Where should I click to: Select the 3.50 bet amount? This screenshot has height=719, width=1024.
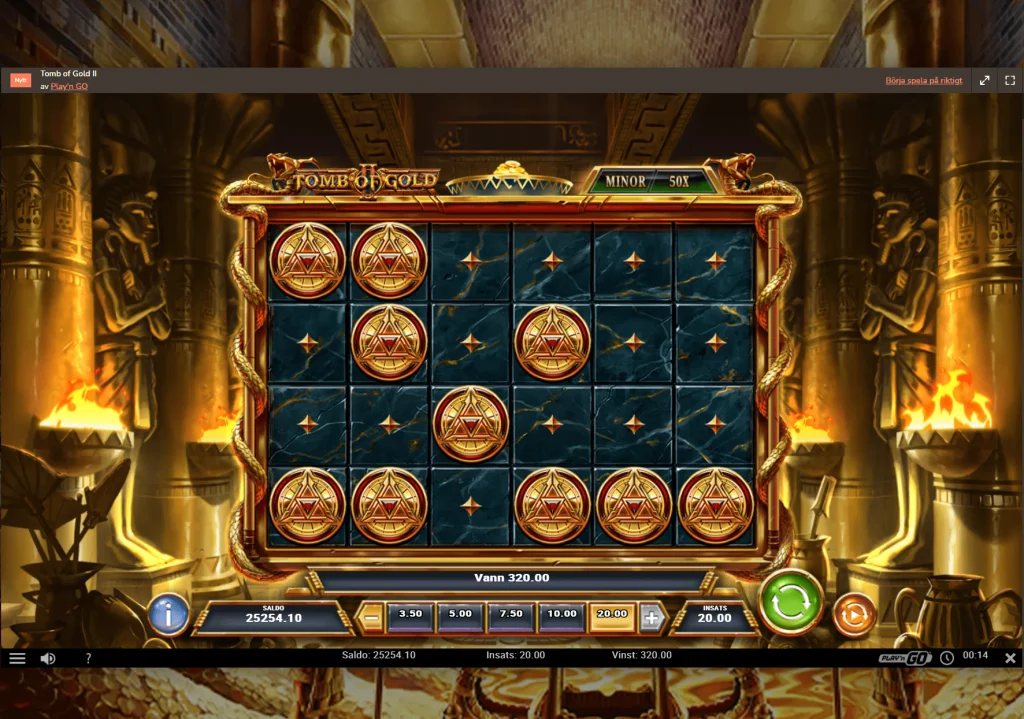coord(410,615)
